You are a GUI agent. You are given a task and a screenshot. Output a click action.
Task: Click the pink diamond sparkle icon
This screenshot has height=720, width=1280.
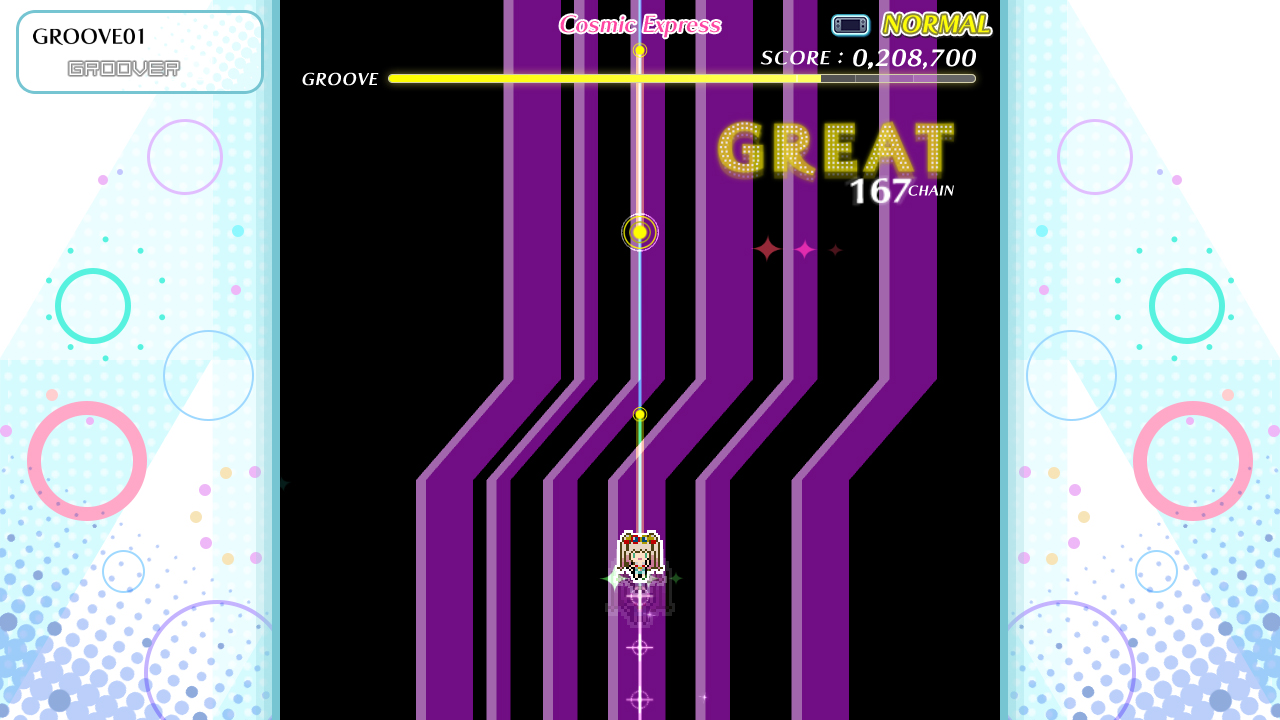point(803,249)
